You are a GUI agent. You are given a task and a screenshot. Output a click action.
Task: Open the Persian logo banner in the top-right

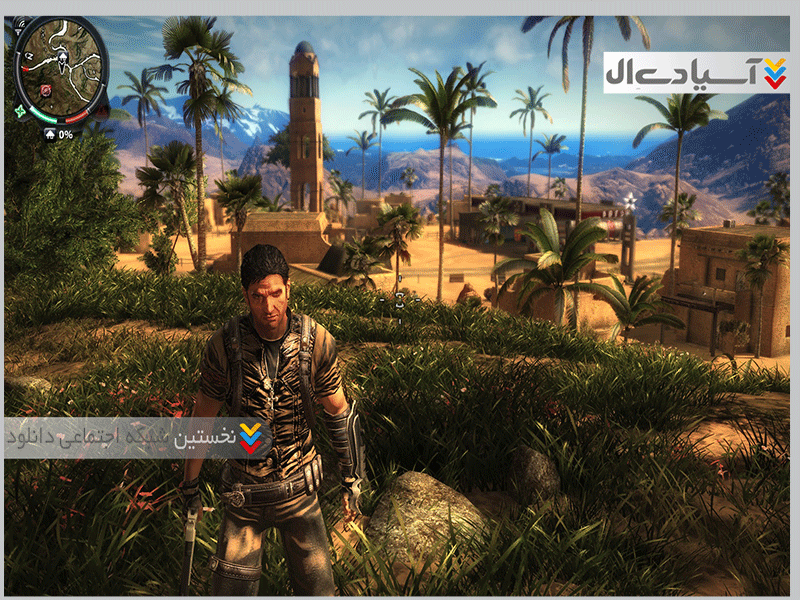(696, 72)
